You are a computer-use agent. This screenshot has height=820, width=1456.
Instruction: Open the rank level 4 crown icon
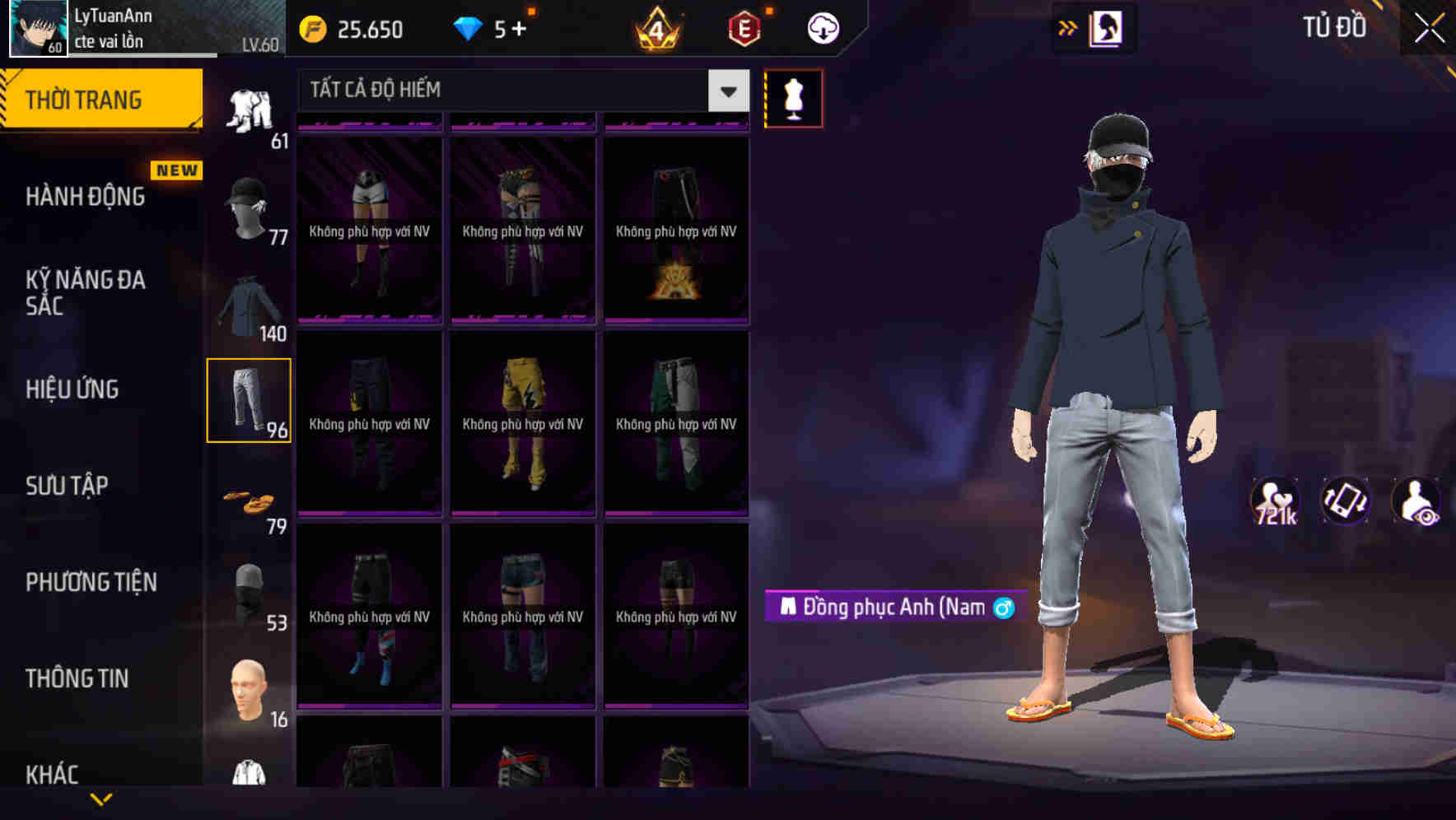click(656, 30)
